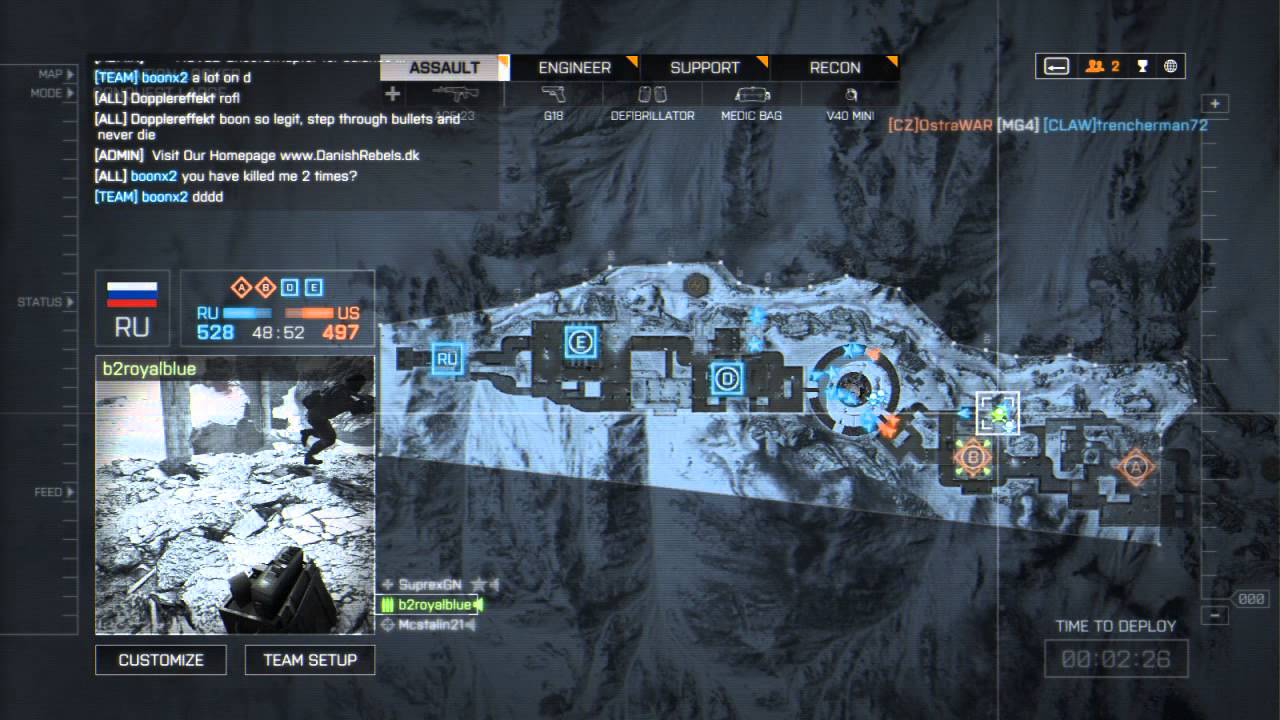Choose the RU base spawn point
Viewport: 1280px width, 720px height.
(x=447, y=357)
